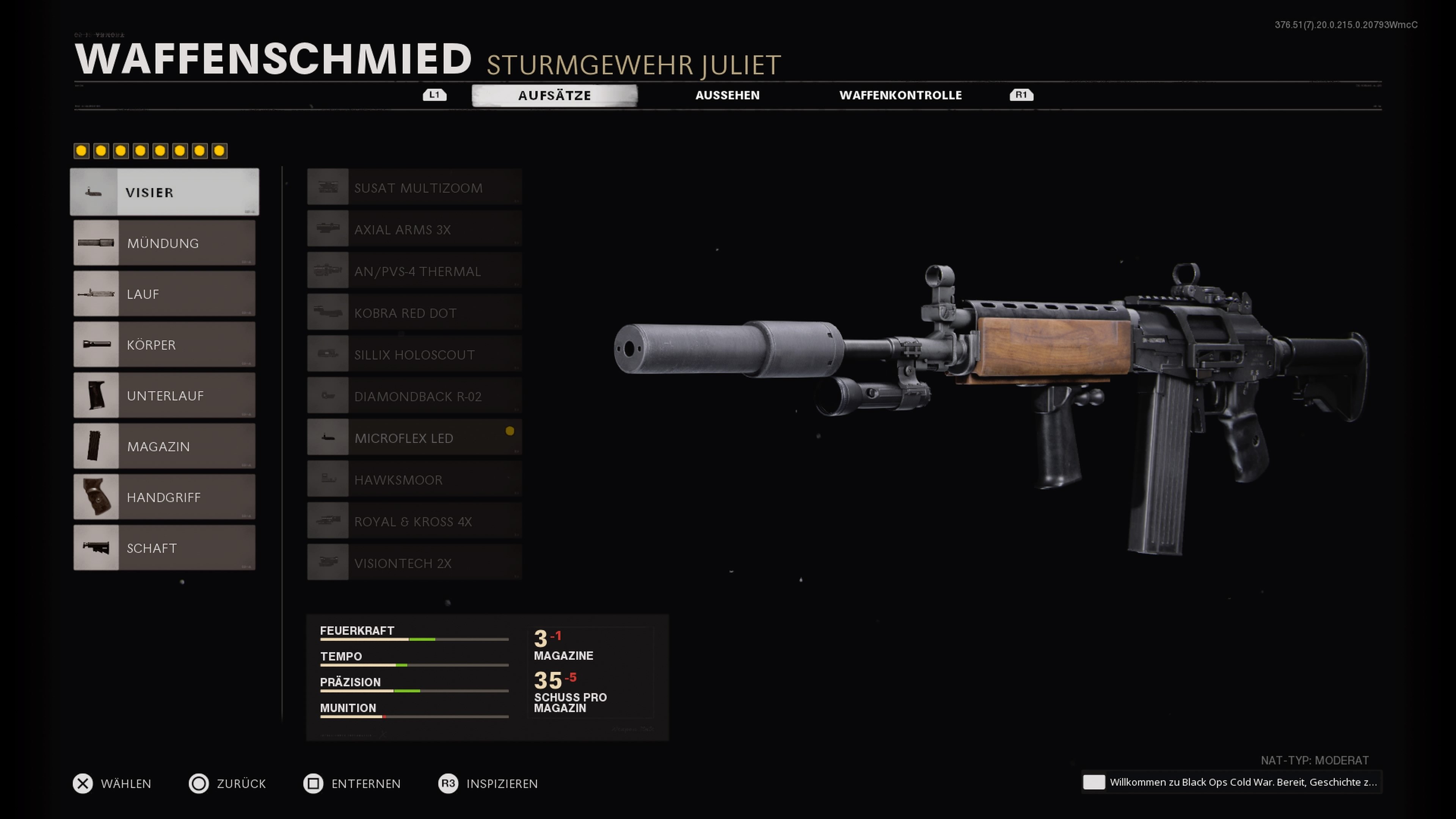Open the Mündung attachment category
This screenshot has width=1456, height=819.
click(x=165, y=243)
